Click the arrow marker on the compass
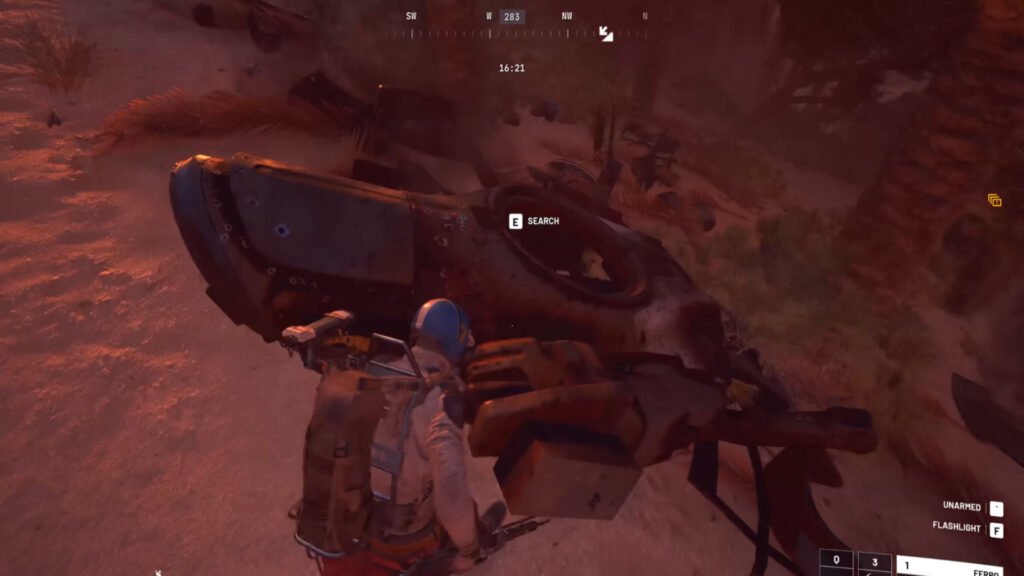Image resolution: width=1024 pixels, height=576 pixels. tap(606, 33)
